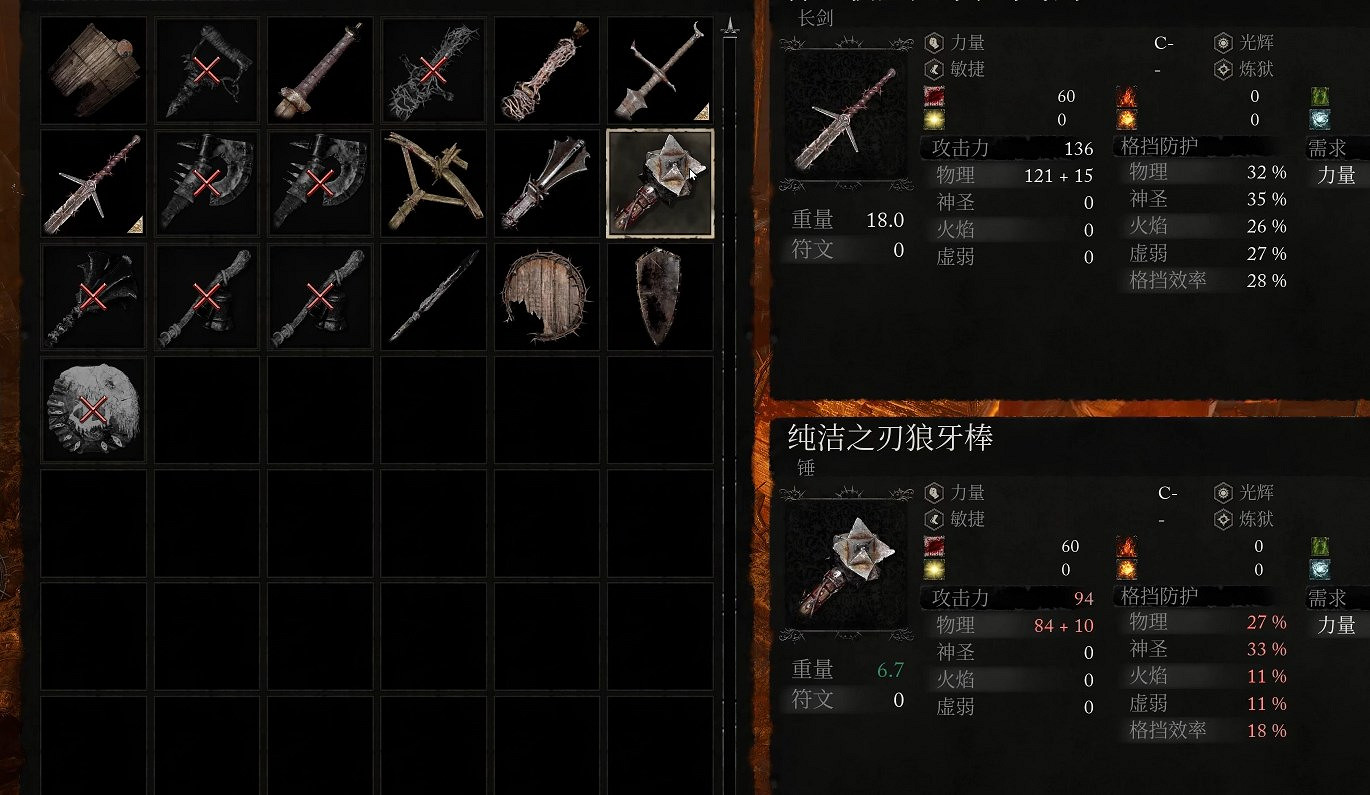Click the 敏捷 (Agility) stat icon in the top panel
1370x795 pixels.
point(932,70)
